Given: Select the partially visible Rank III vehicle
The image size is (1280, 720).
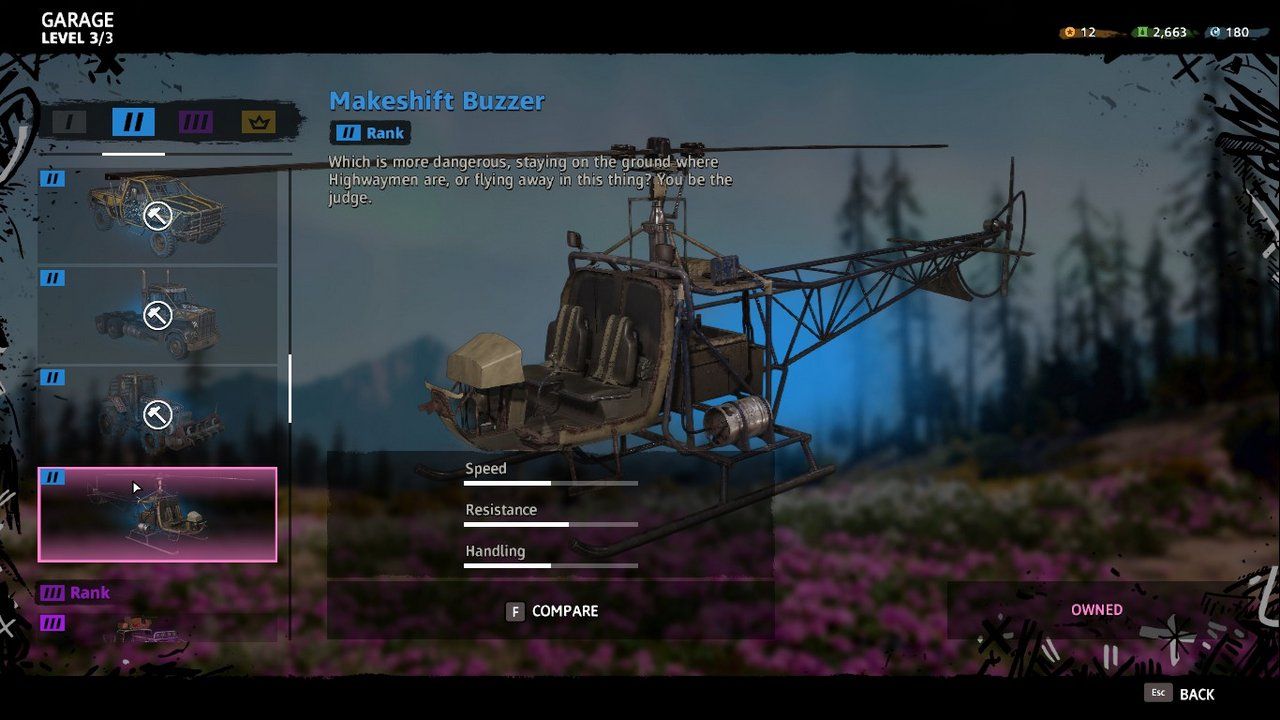Looking at the screenshot, I should [157, 627].
